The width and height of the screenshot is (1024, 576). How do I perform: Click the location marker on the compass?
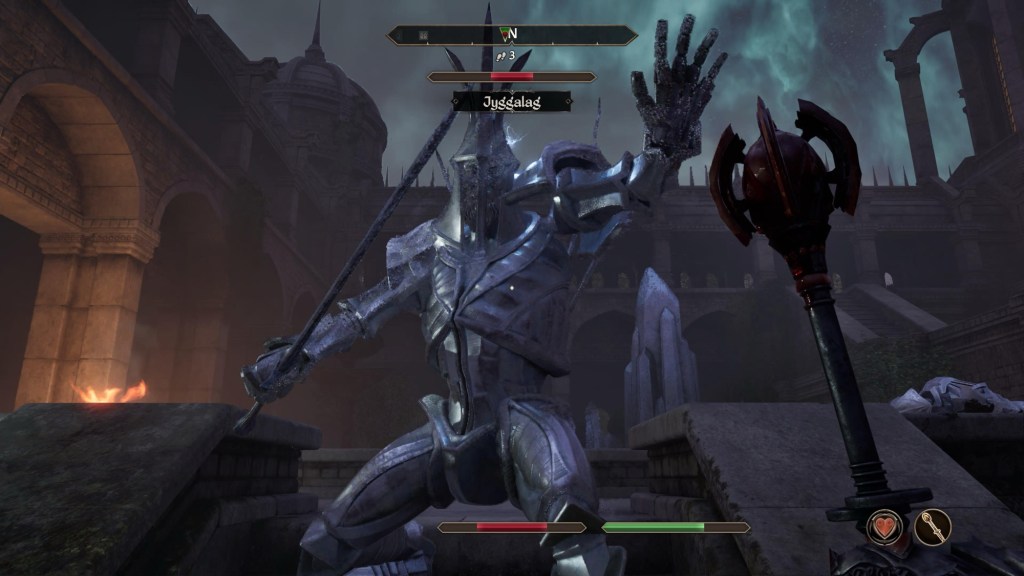click(x=424, y=35)
